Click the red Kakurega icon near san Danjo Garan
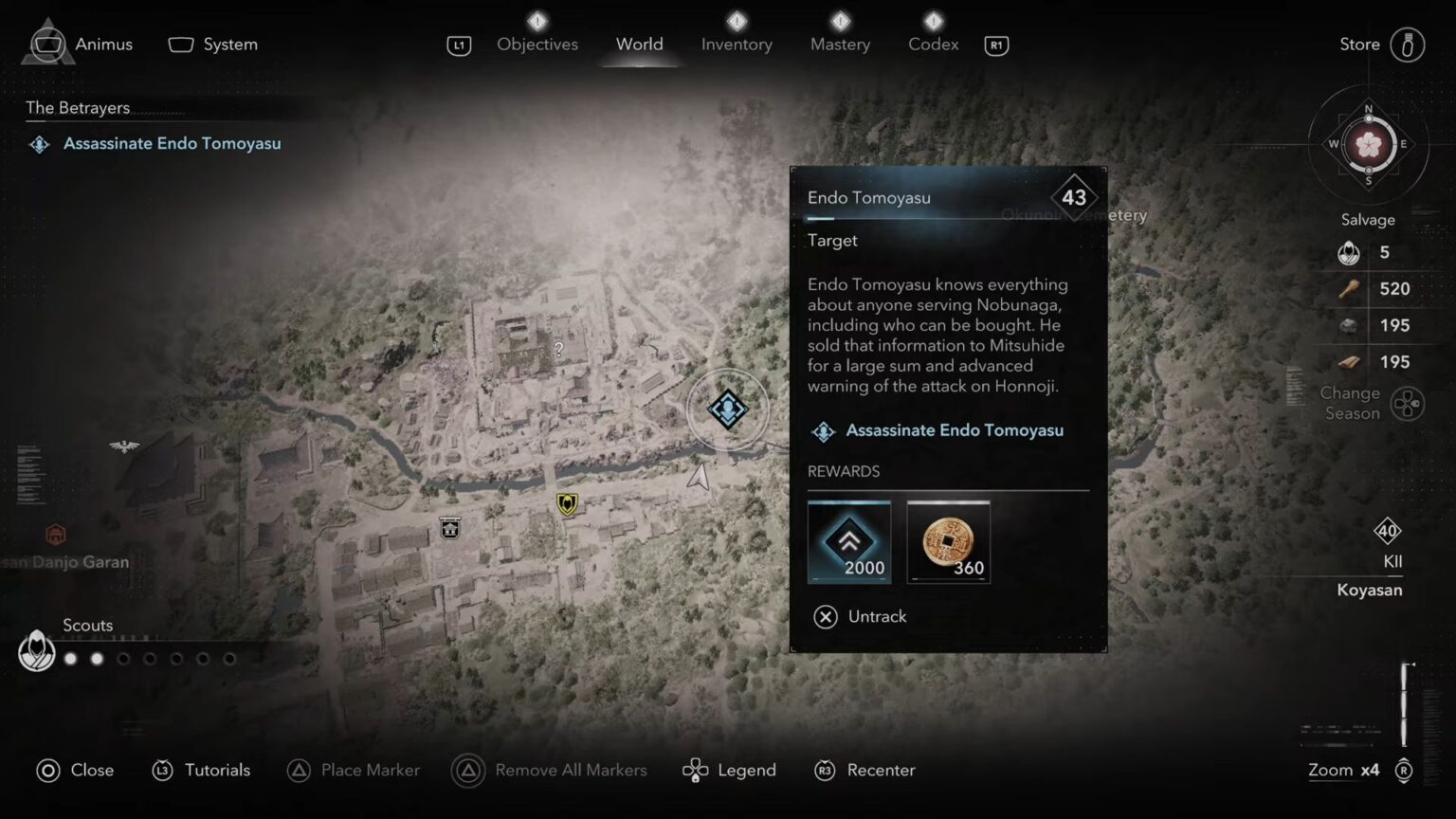Viewport: 1456px width, 819px height. point(55,534)
